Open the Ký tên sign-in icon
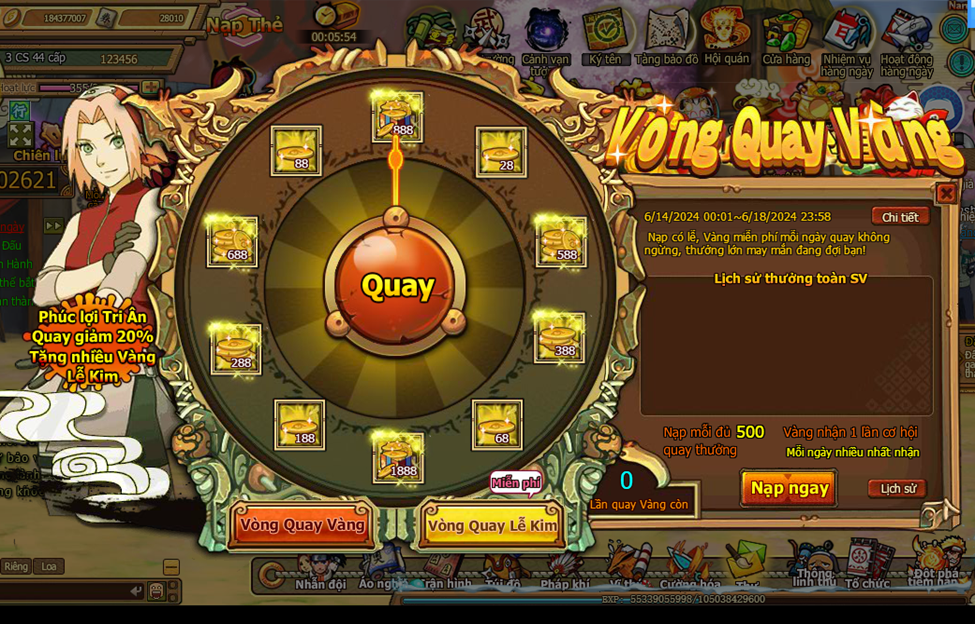This screenshot has width=975, height=624. 605,38
